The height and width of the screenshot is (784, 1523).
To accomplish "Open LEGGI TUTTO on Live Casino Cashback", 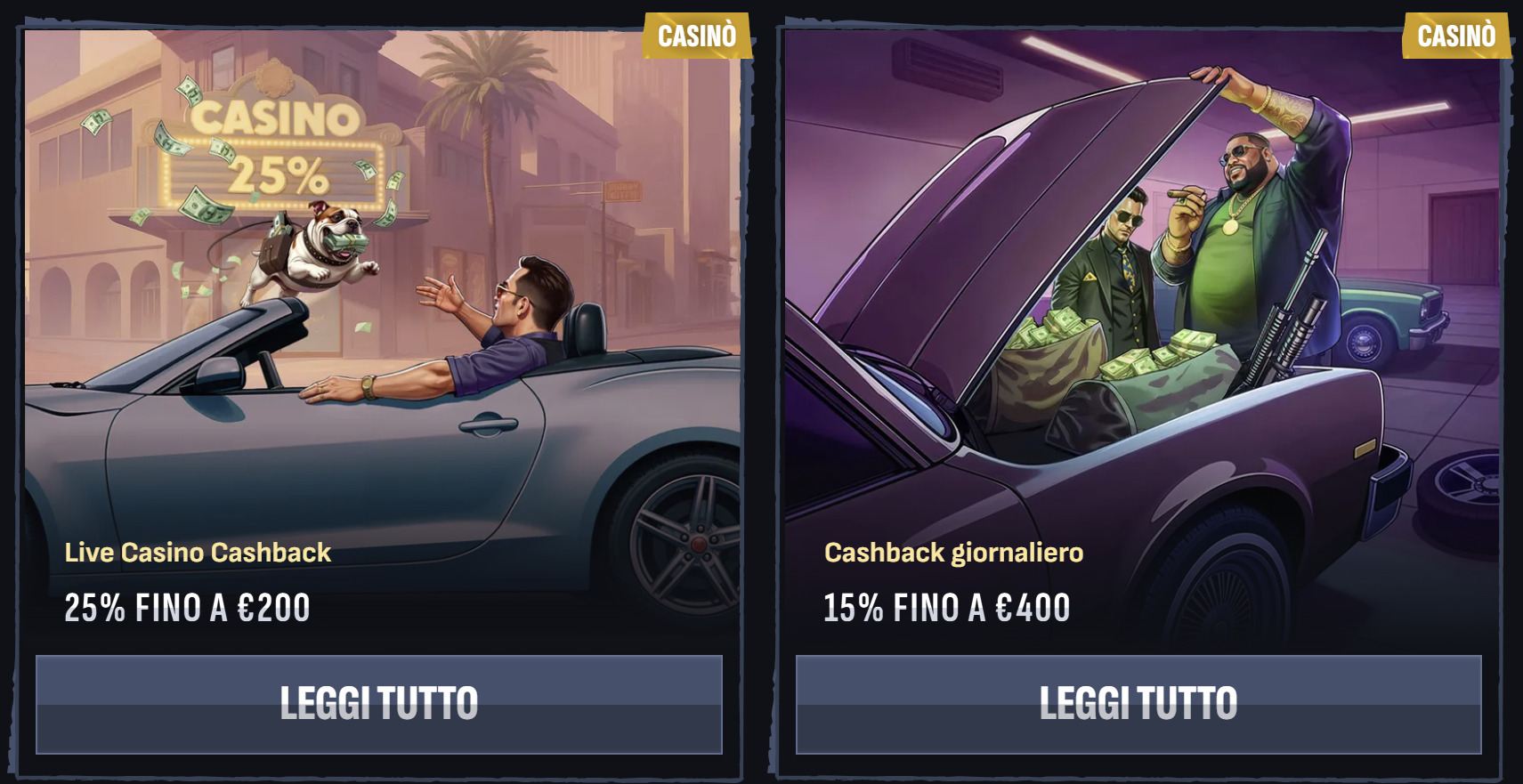I will click(377, 702).
